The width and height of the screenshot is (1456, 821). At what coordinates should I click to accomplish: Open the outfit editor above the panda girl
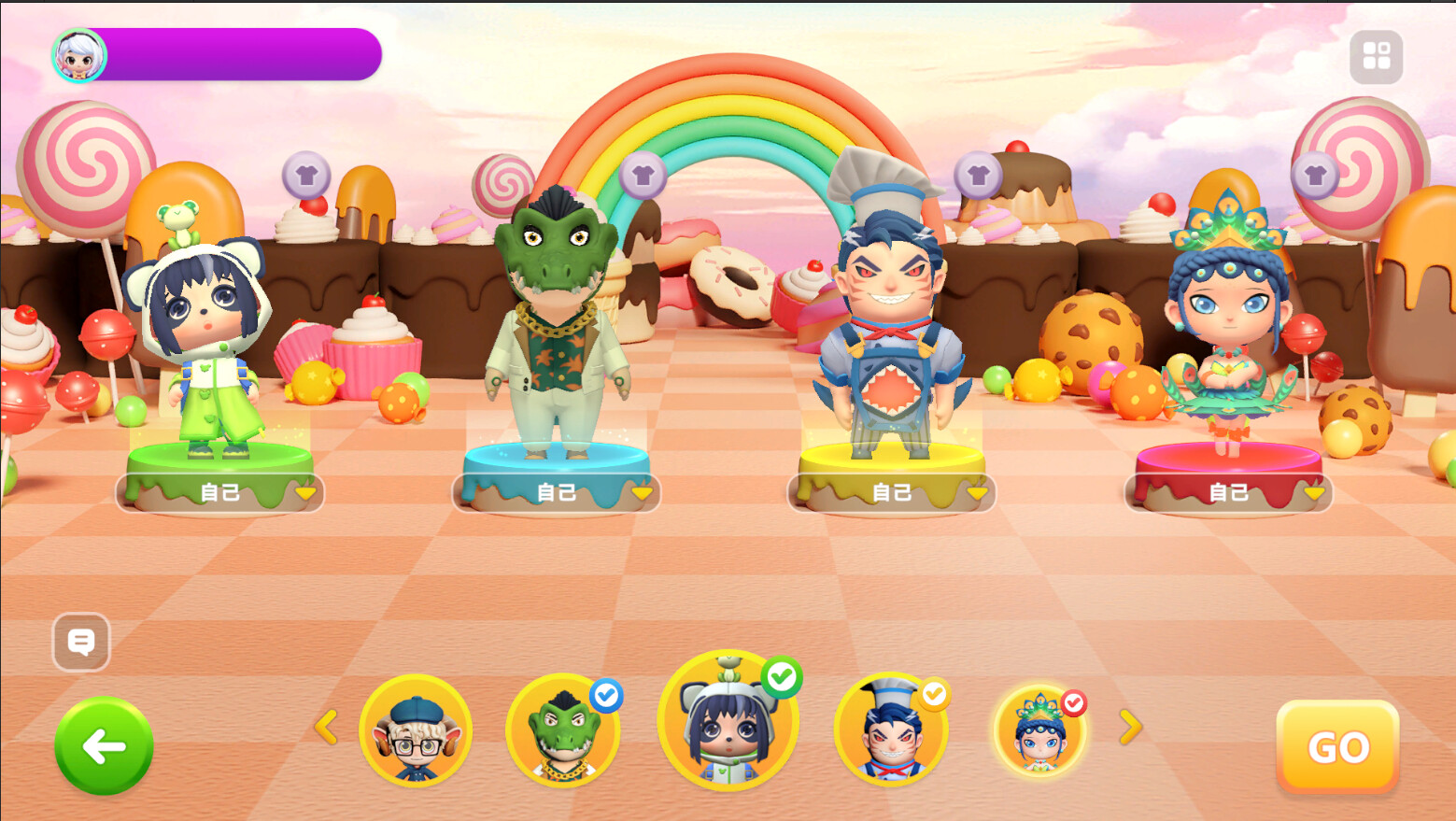(308, 174)
